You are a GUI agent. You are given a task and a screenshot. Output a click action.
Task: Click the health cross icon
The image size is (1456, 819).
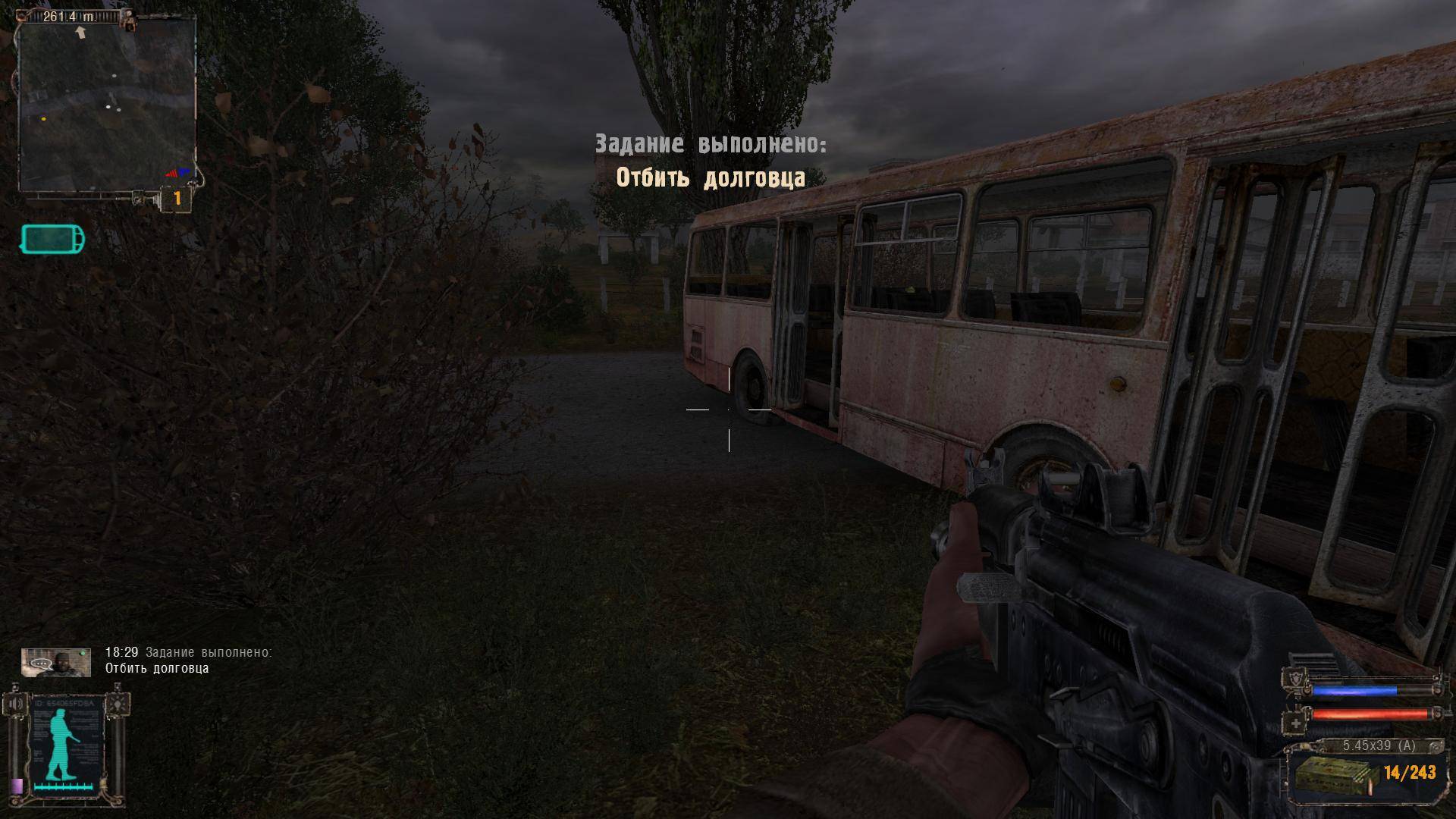pos(1296,723)
